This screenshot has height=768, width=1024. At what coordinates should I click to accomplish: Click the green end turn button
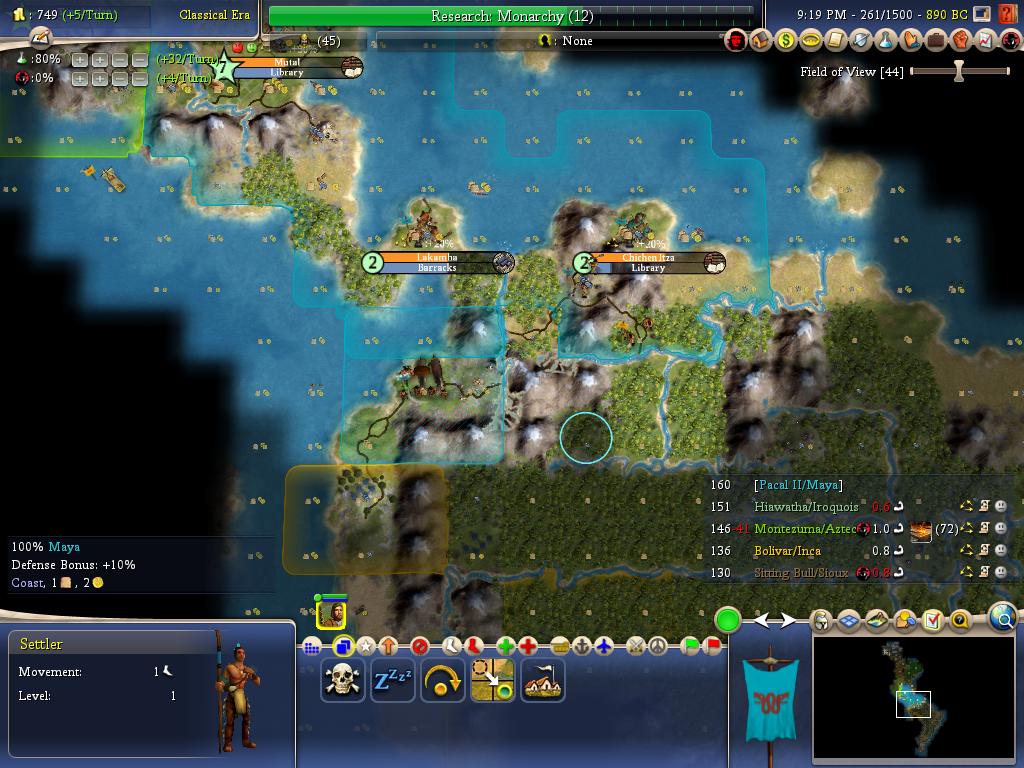(727, 620)
